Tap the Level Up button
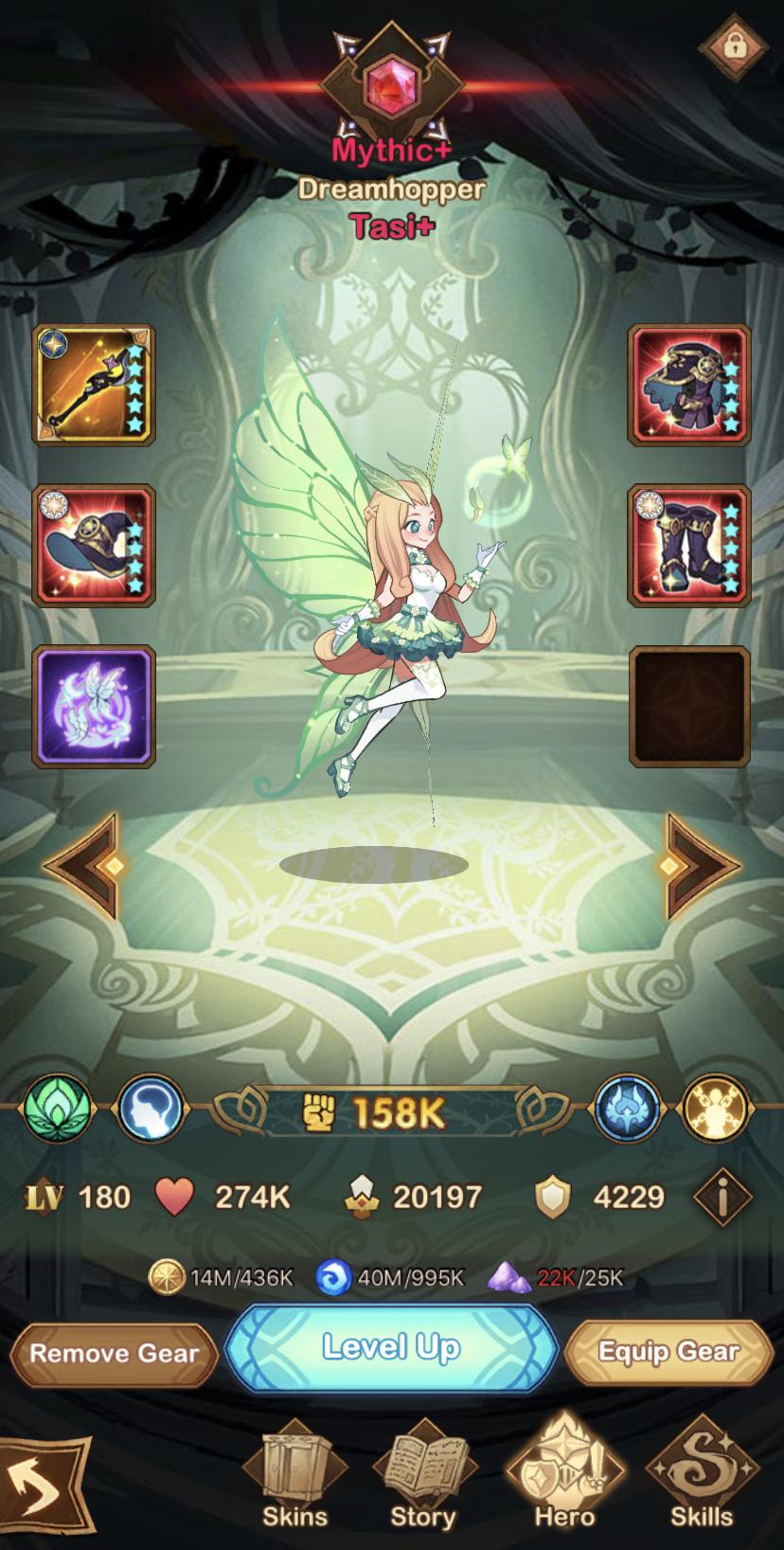Screen dimensions: 784x1550 click(391, 1348)
